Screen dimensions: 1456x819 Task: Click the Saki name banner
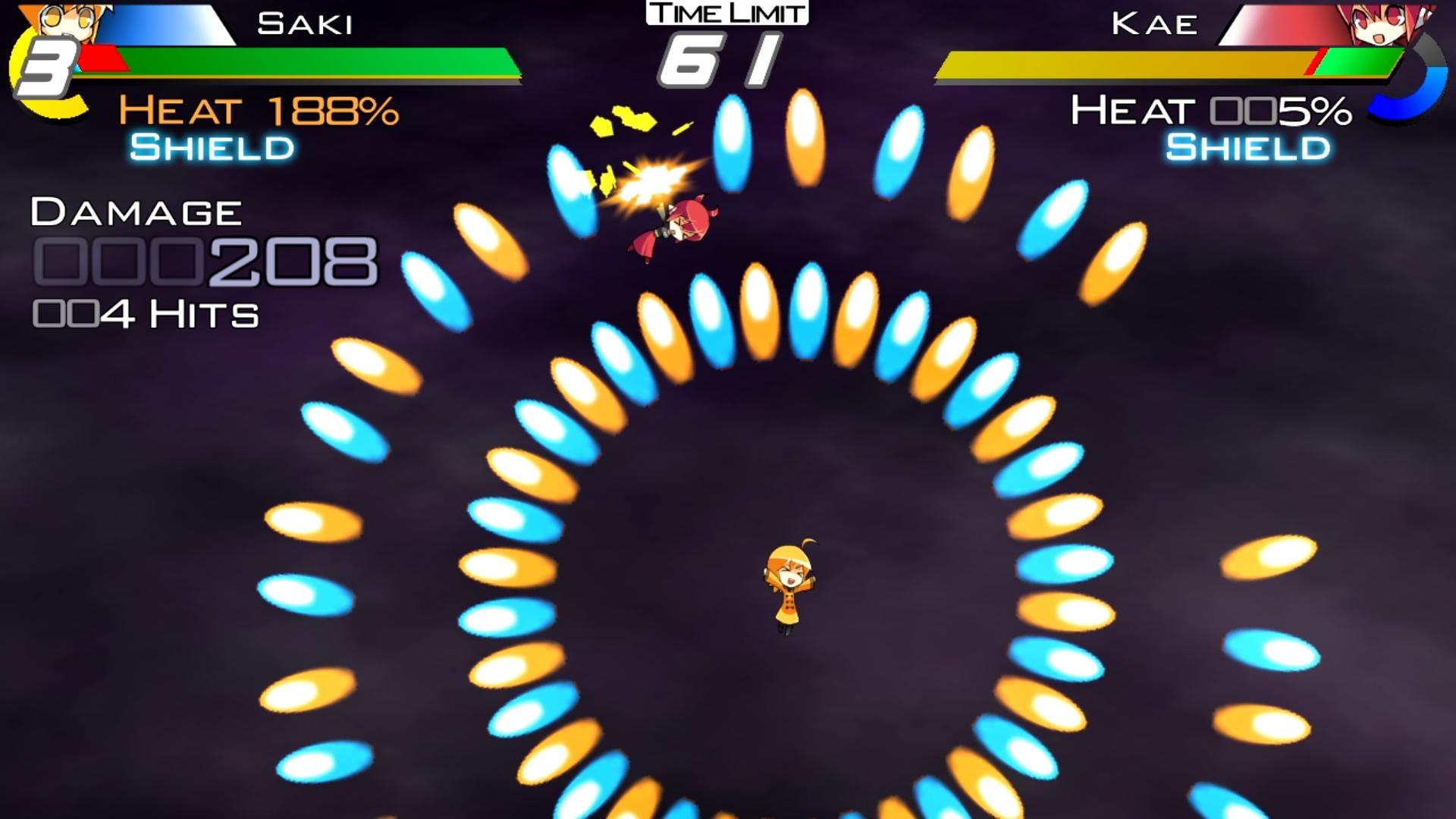pos(303,23)
